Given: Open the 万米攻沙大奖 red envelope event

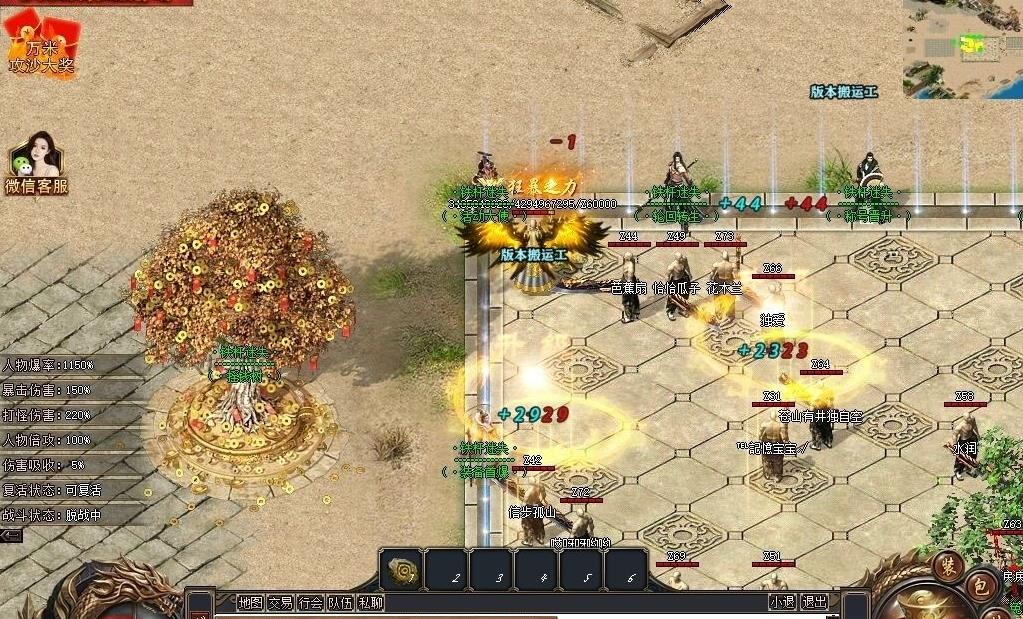Looking at the screenshot, I should pos(40,45).
